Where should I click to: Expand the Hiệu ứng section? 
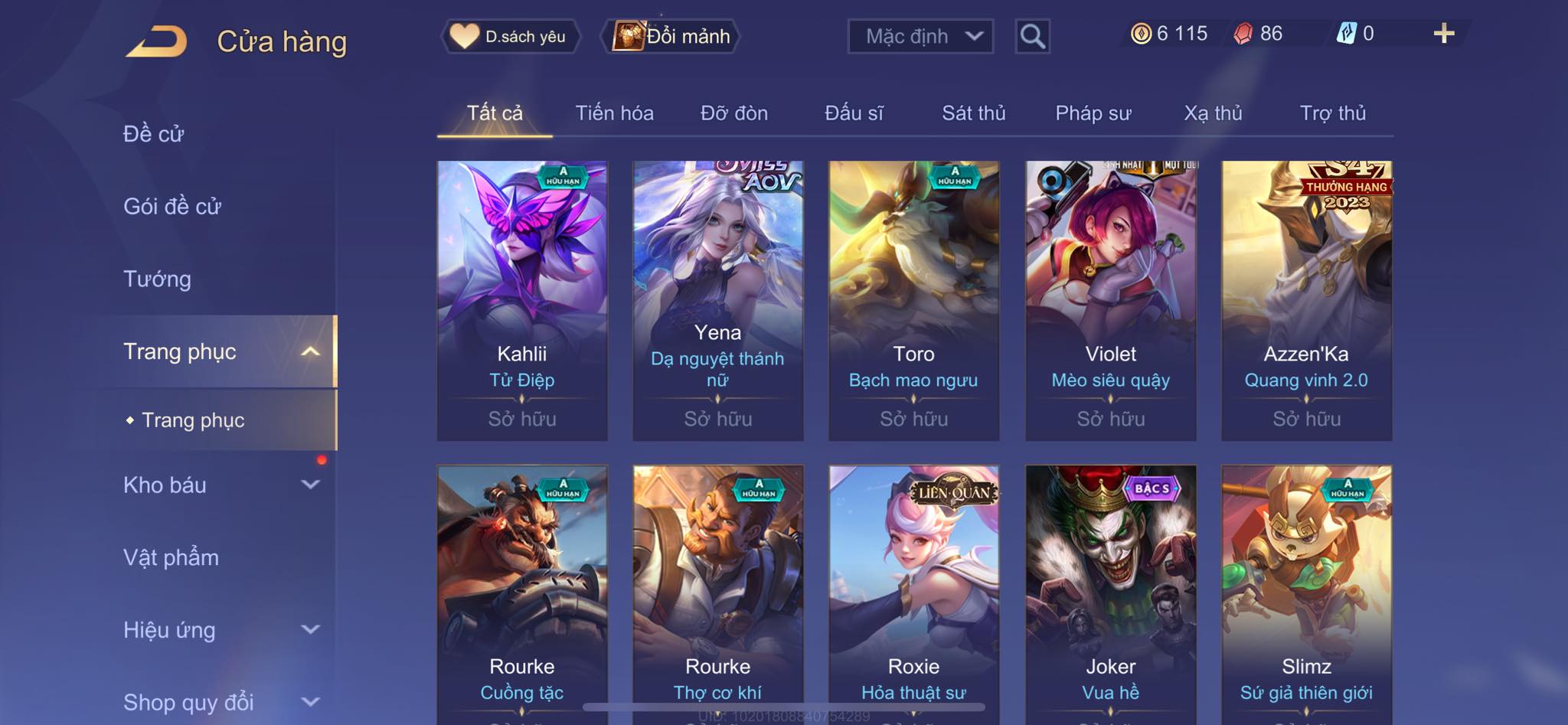coord(220,630)
